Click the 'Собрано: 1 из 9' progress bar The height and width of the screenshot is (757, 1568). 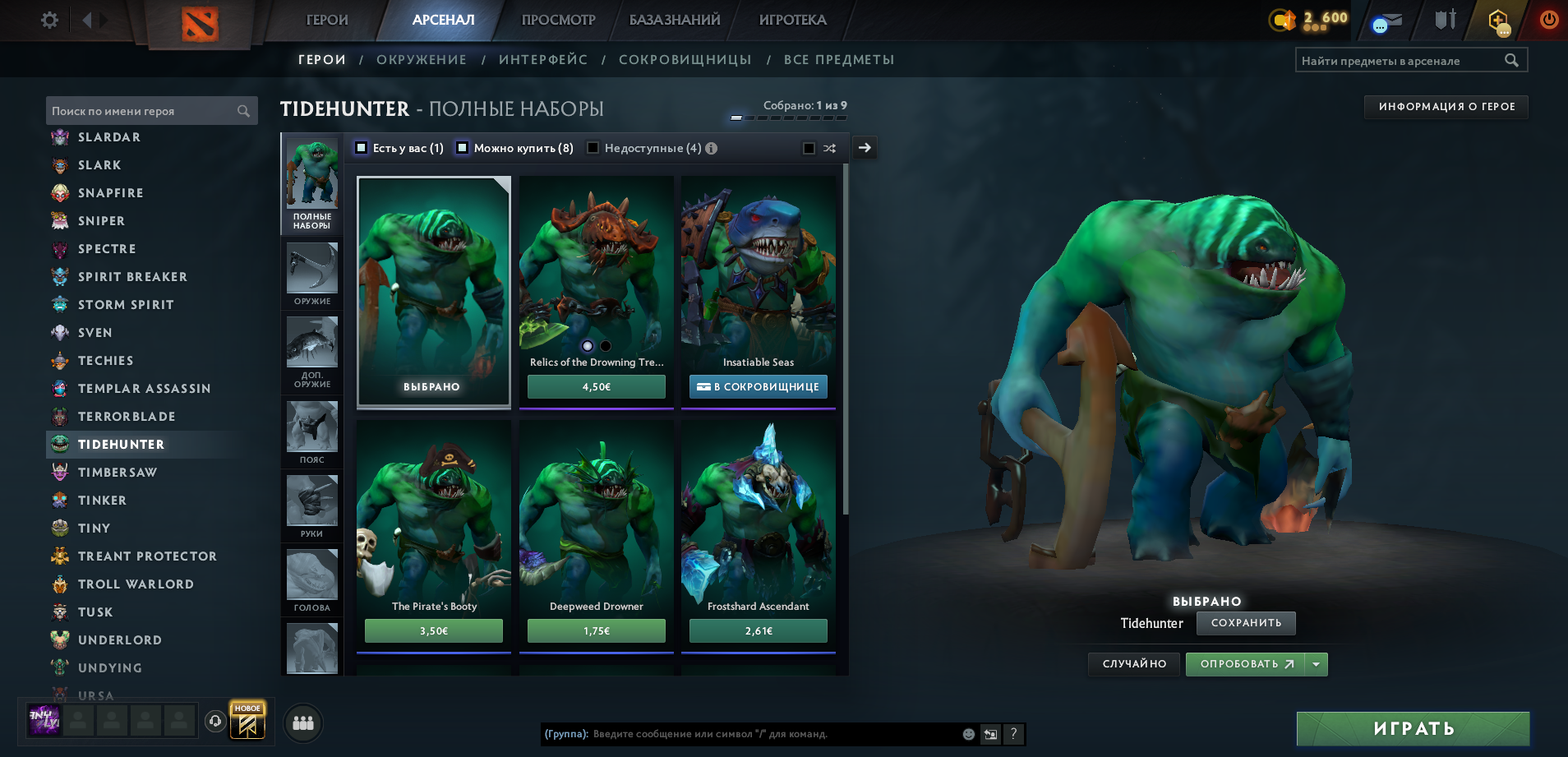click(x=791, y=116)
